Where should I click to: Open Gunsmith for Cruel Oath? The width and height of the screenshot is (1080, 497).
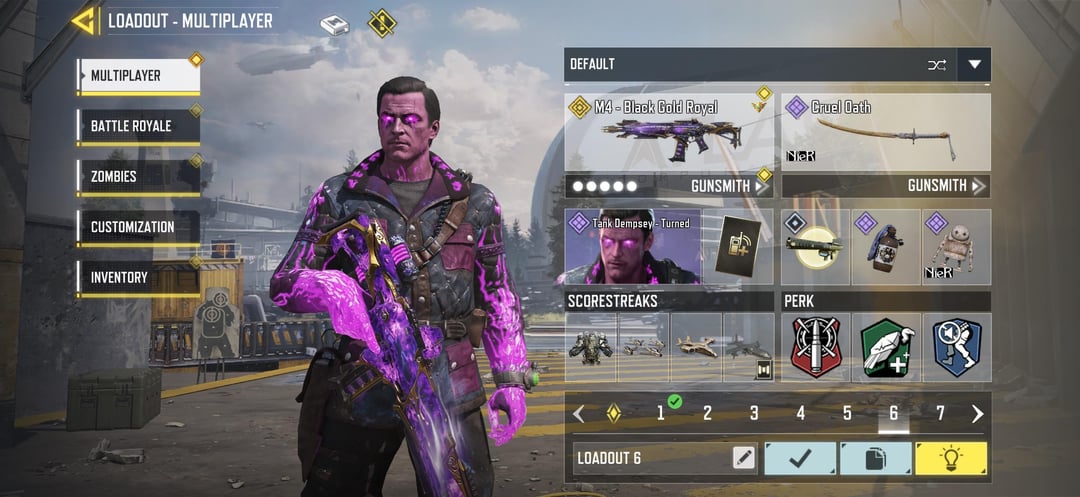pyautogui.click(x=945, y=186)
